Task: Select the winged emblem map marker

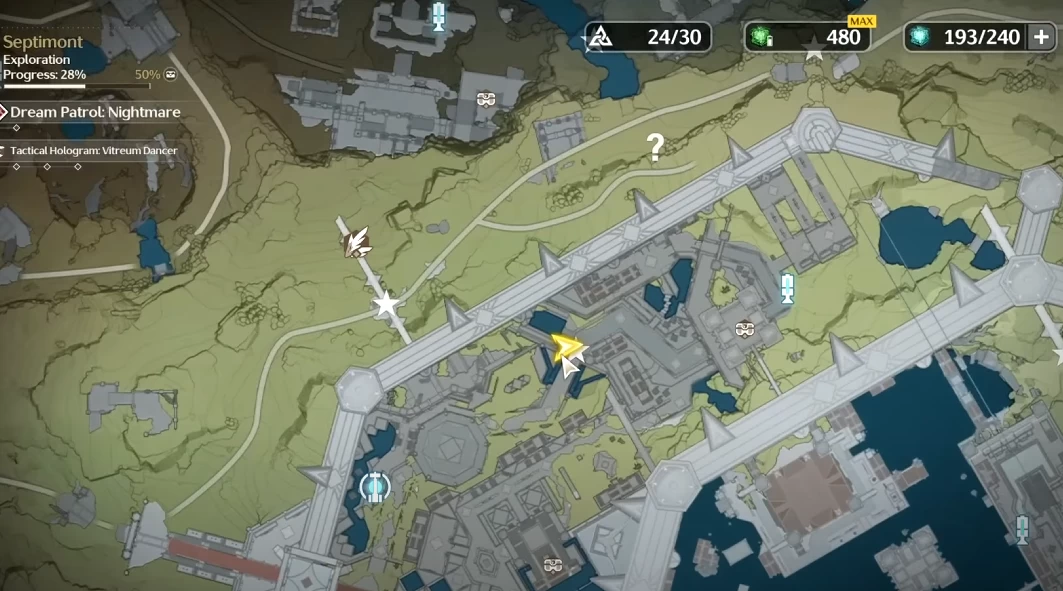Action: 356,241
